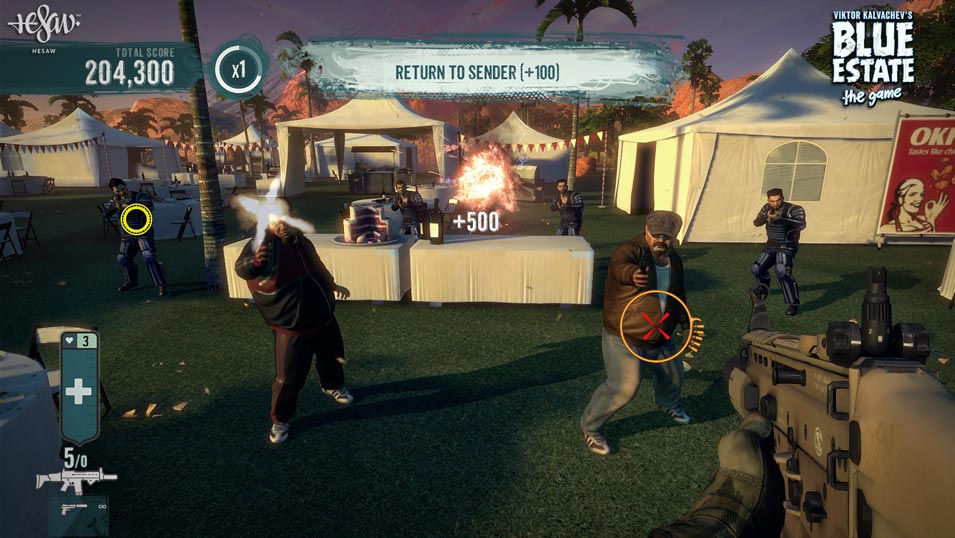
Task: Click the x1 multiplier badge
Action: [x=237, y=71]
